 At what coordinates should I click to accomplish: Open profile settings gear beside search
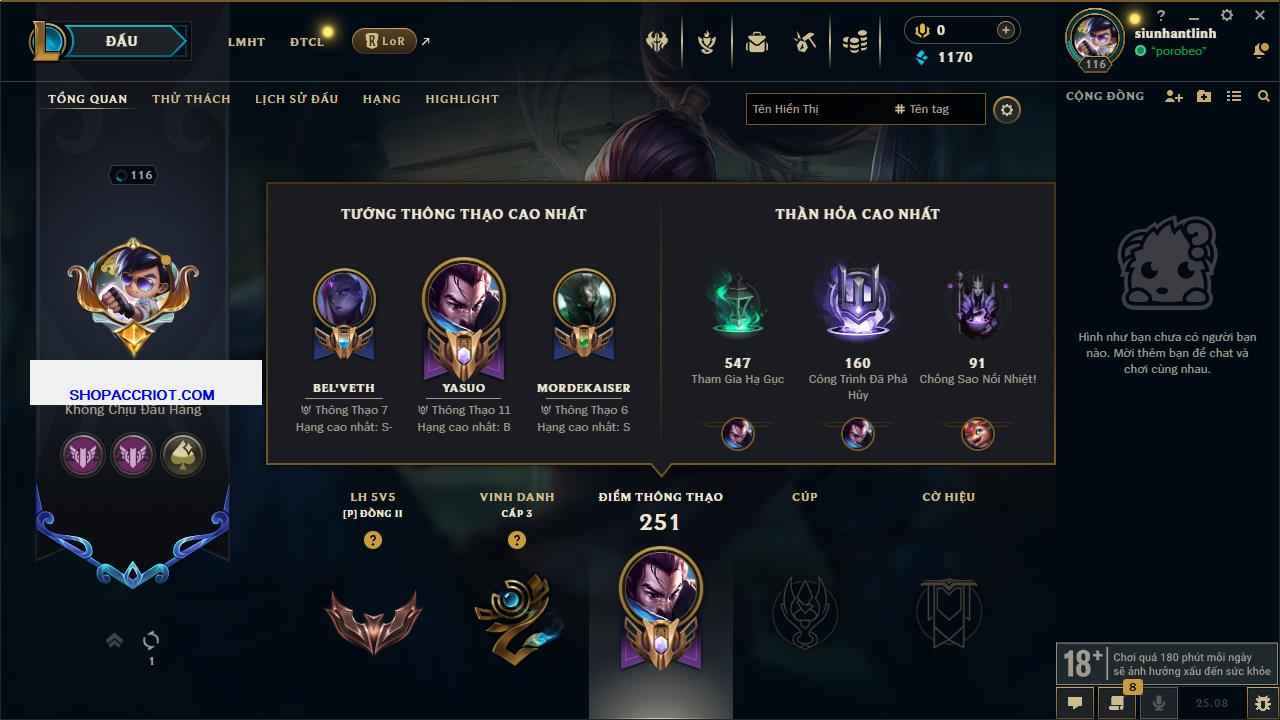(1007, 110)
